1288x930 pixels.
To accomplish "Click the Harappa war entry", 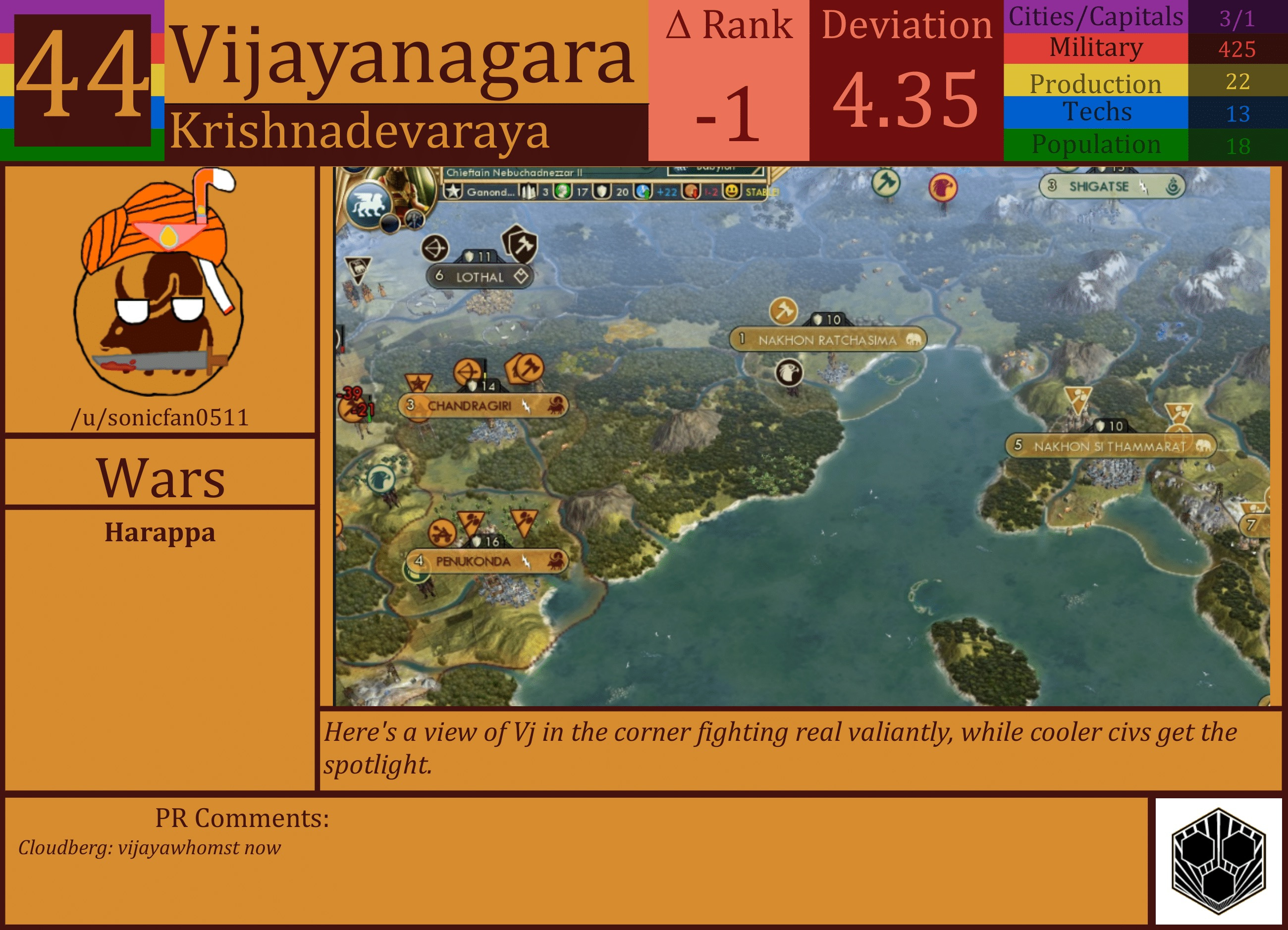I will [x=161, y=532].
